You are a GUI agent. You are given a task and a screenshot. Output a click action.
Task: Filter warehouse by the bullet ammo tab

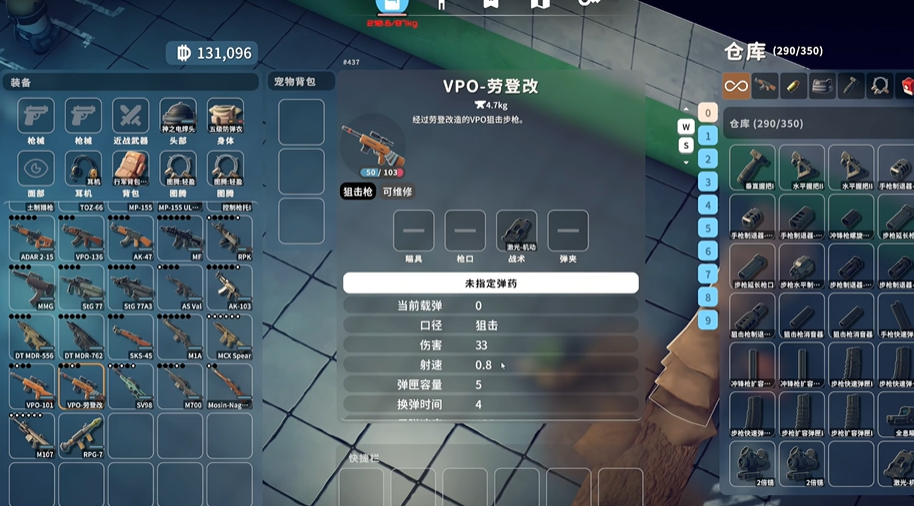tap(794, 86)
